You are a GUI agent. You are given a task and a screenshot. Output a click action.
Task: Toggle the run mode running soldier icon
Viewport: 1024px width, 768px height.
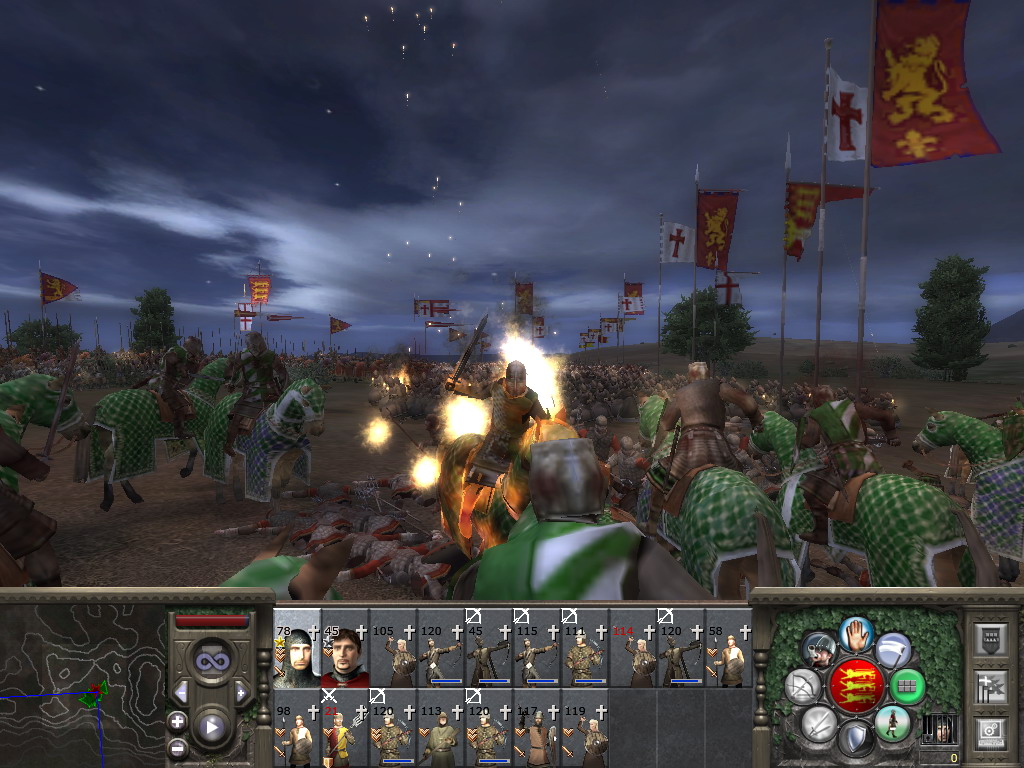coord(893,722)
